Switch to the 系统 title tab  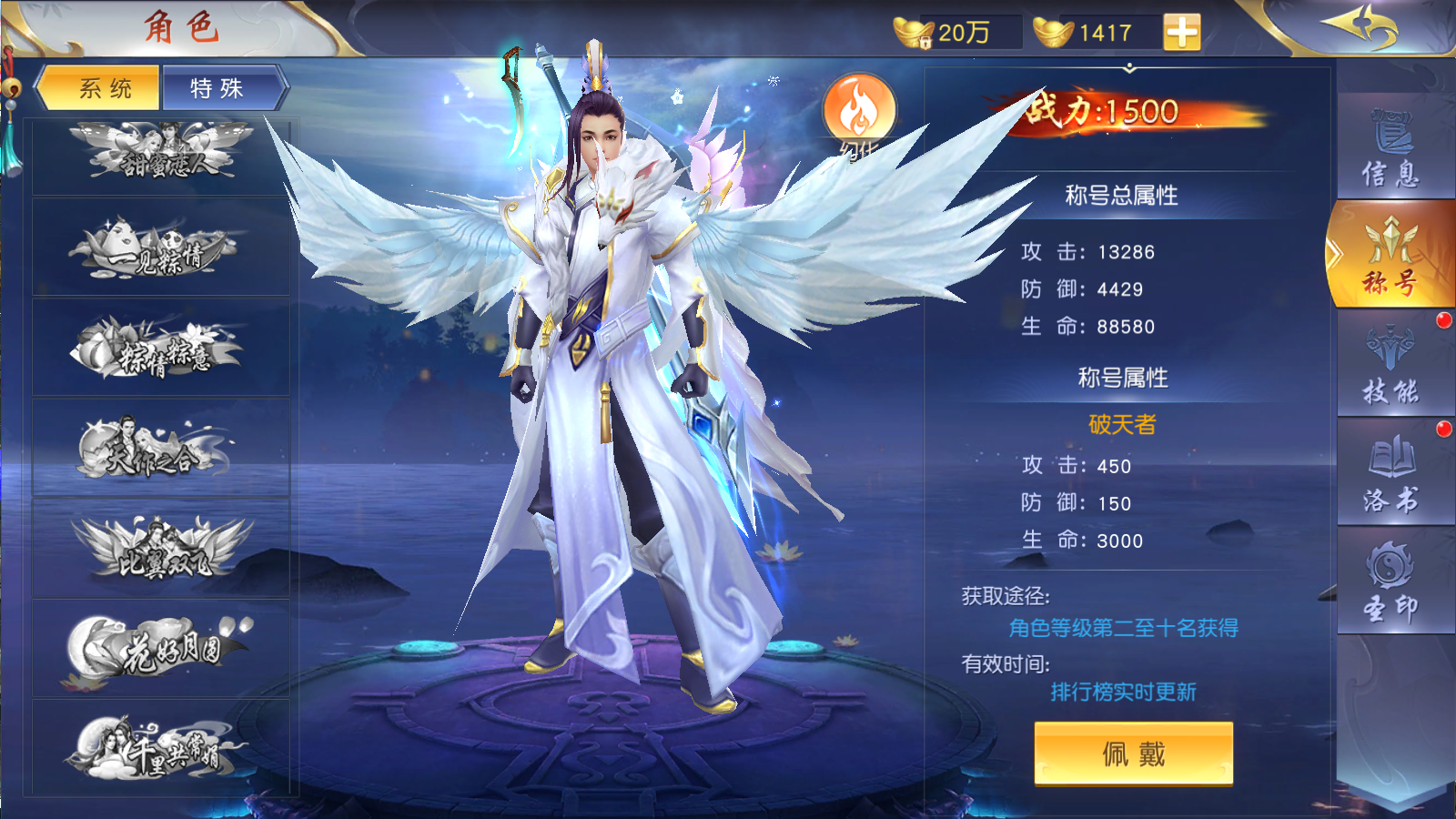(x=103, y=88)
